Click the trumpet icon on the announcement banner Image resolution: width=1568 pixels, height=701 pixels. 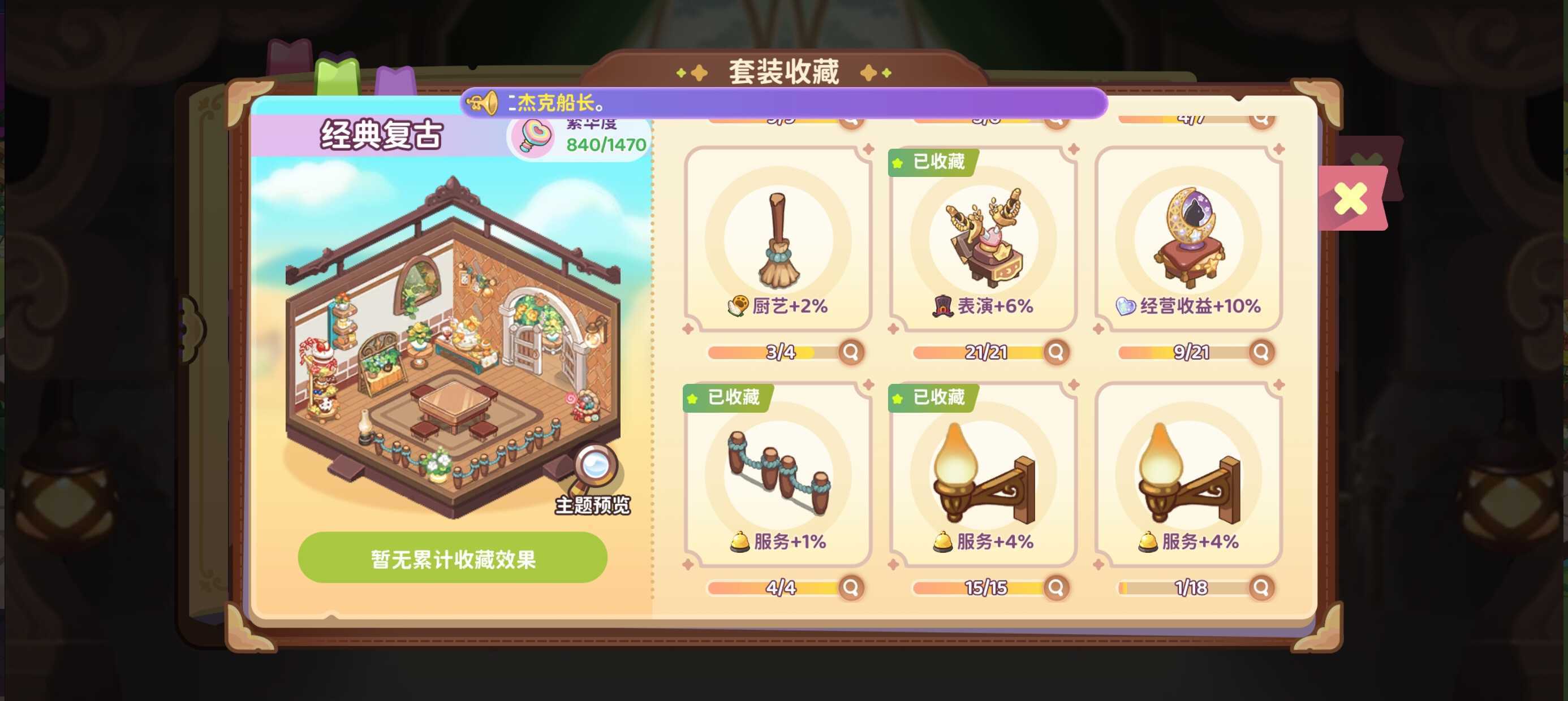[x=481, y=103]
